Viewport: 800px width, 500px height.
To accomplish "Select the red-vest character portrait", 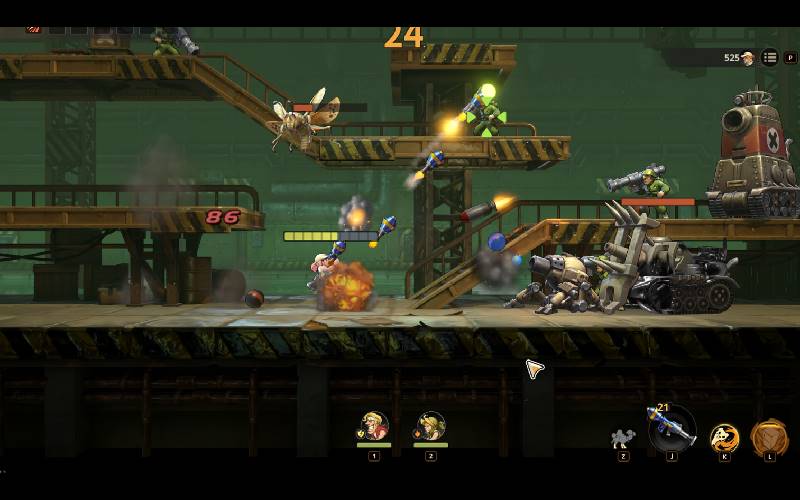I will 374,427.
